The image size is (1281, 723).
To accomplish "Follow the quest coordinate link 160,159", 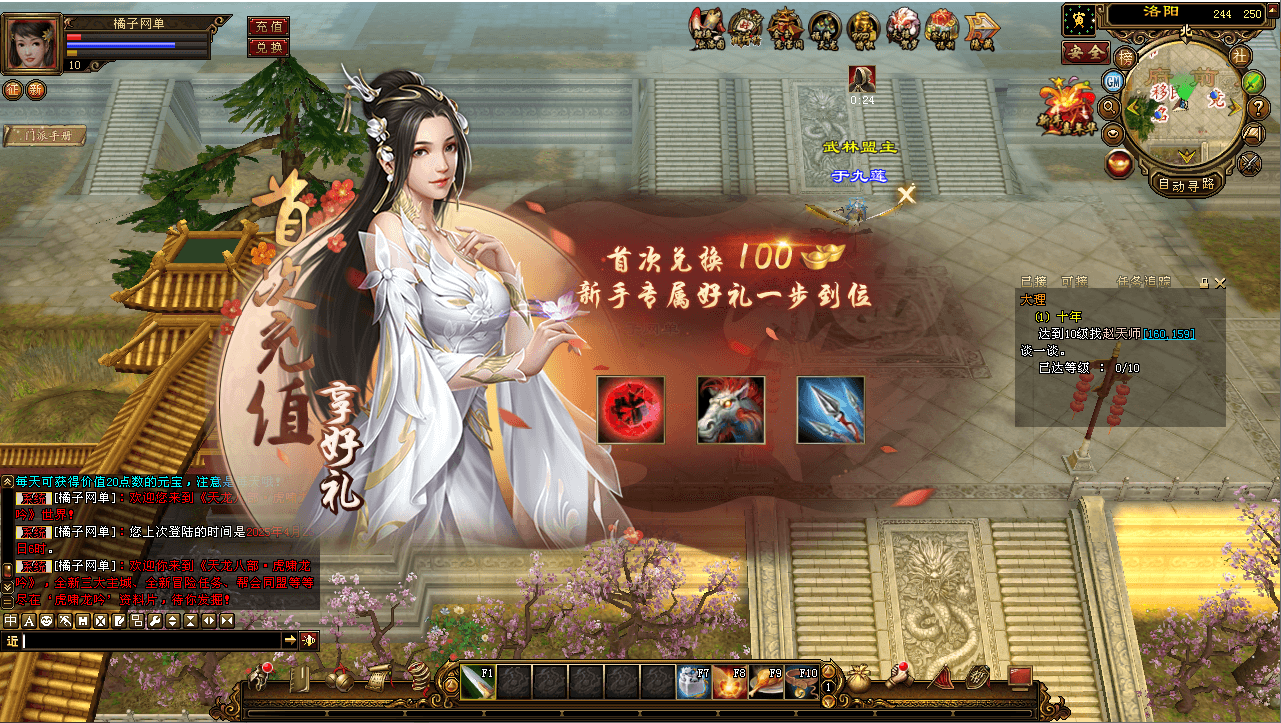I will tap(1169, 333).
